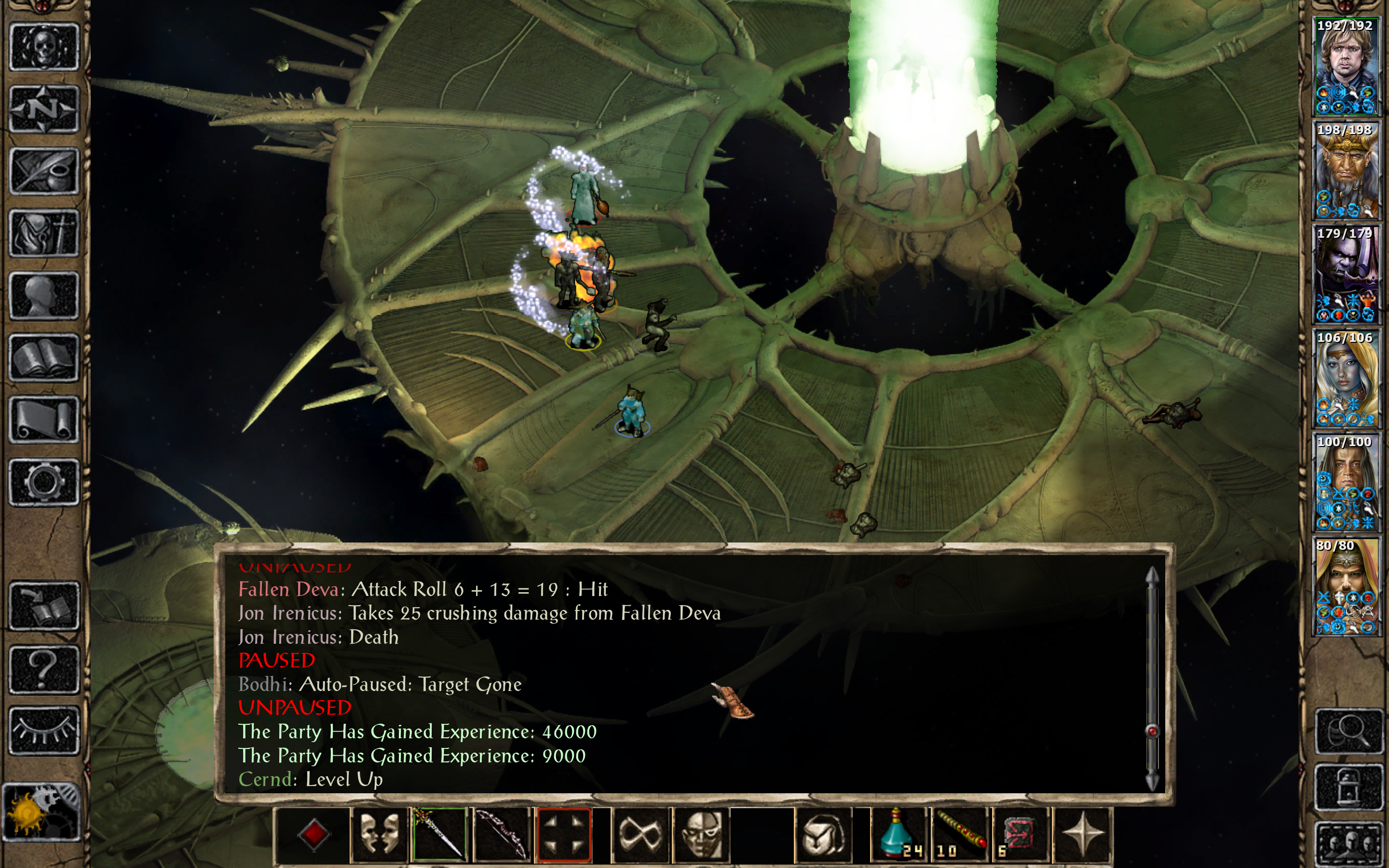The image size is (1389, 868).
Task: Show the character record head icon
Action: (x=43, y=295)
